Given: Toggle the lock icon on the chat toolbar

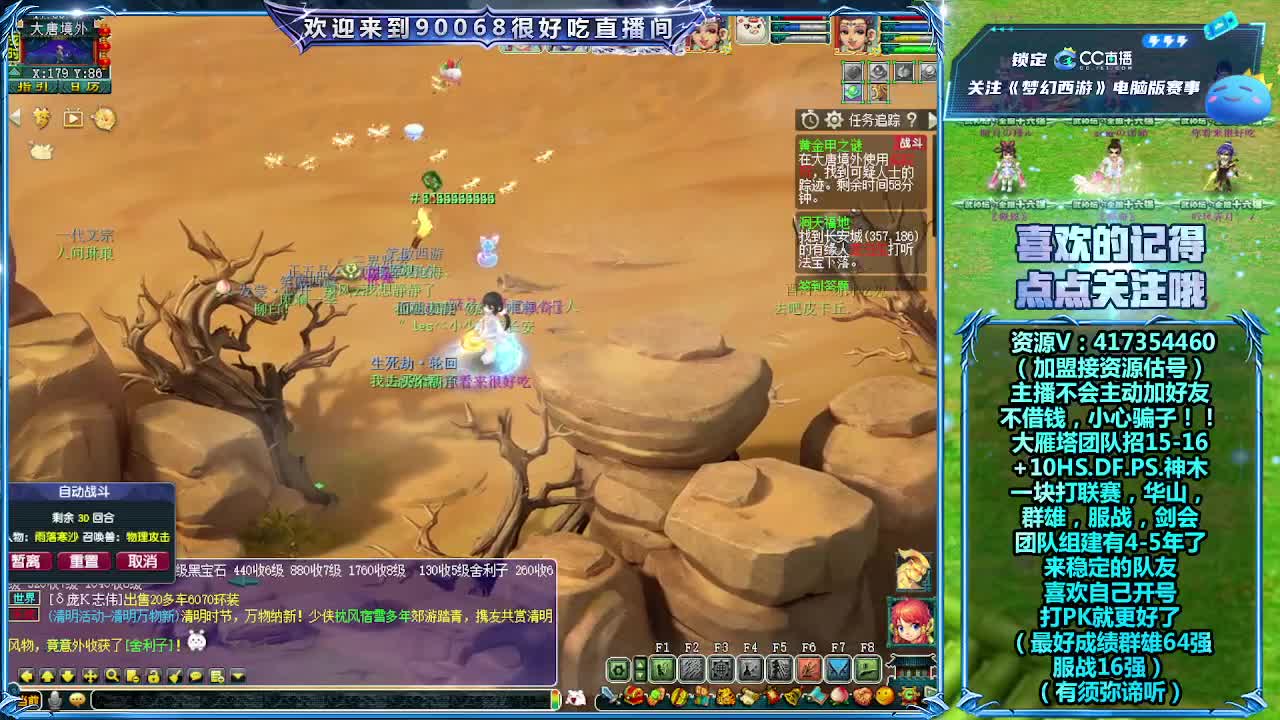Looking at the screenshot, I should (153, 677).
